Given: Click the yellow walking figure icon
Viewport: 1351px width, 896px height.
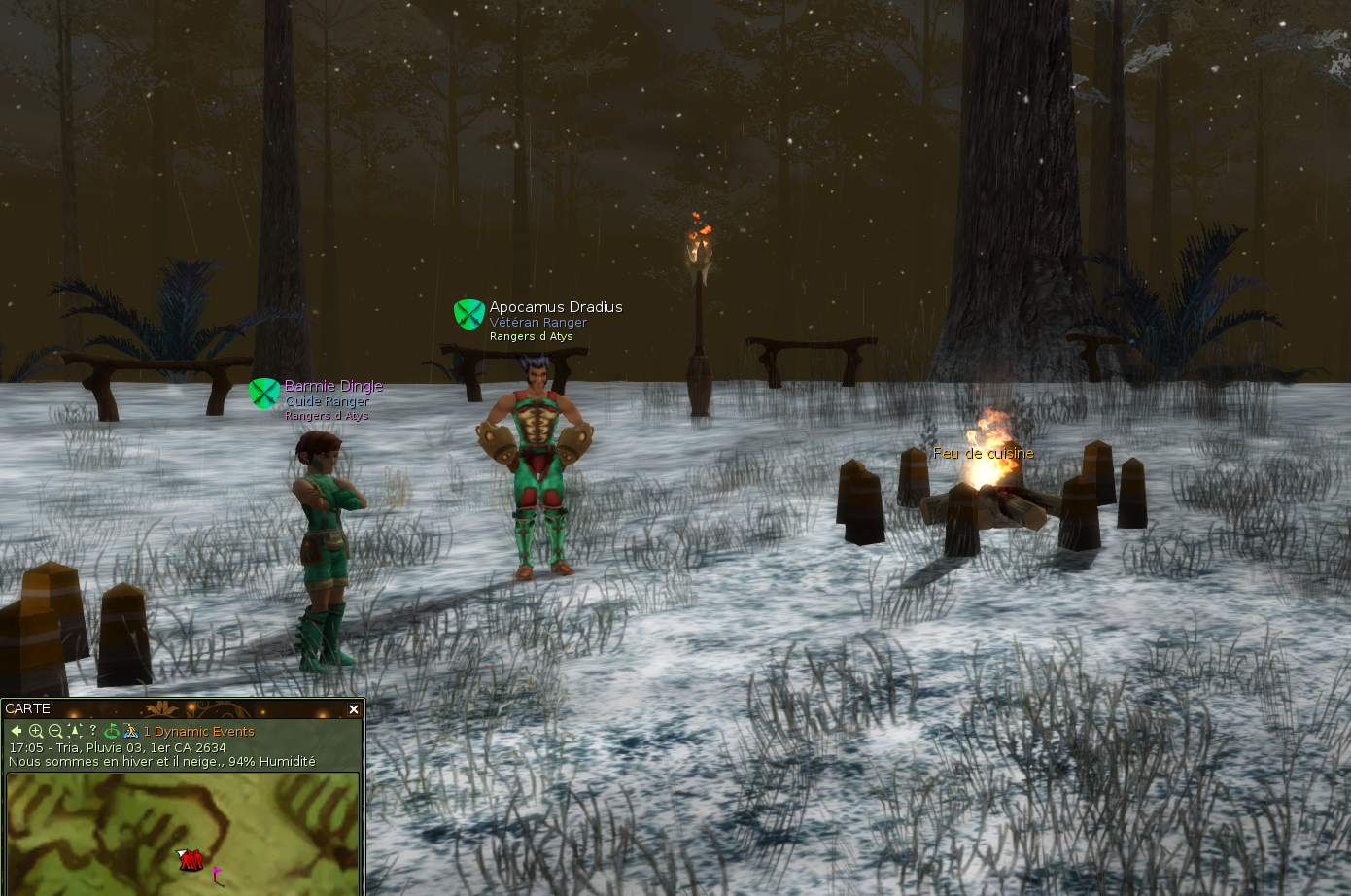Looking at the screenshot, I should click(x=130, y=731).
